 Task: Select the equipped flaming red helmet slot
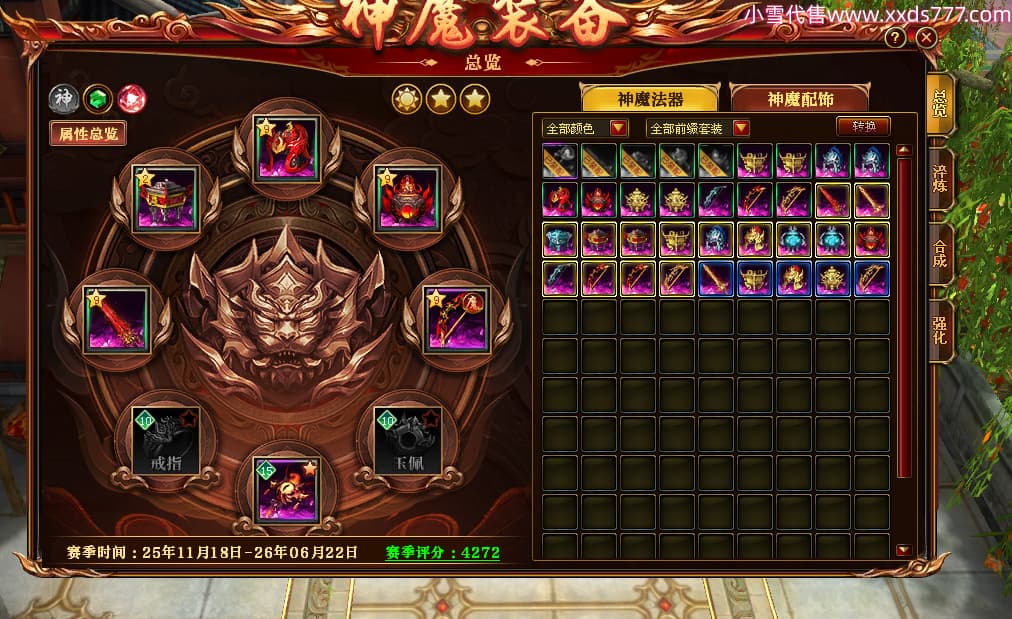(x=410, y=198)
